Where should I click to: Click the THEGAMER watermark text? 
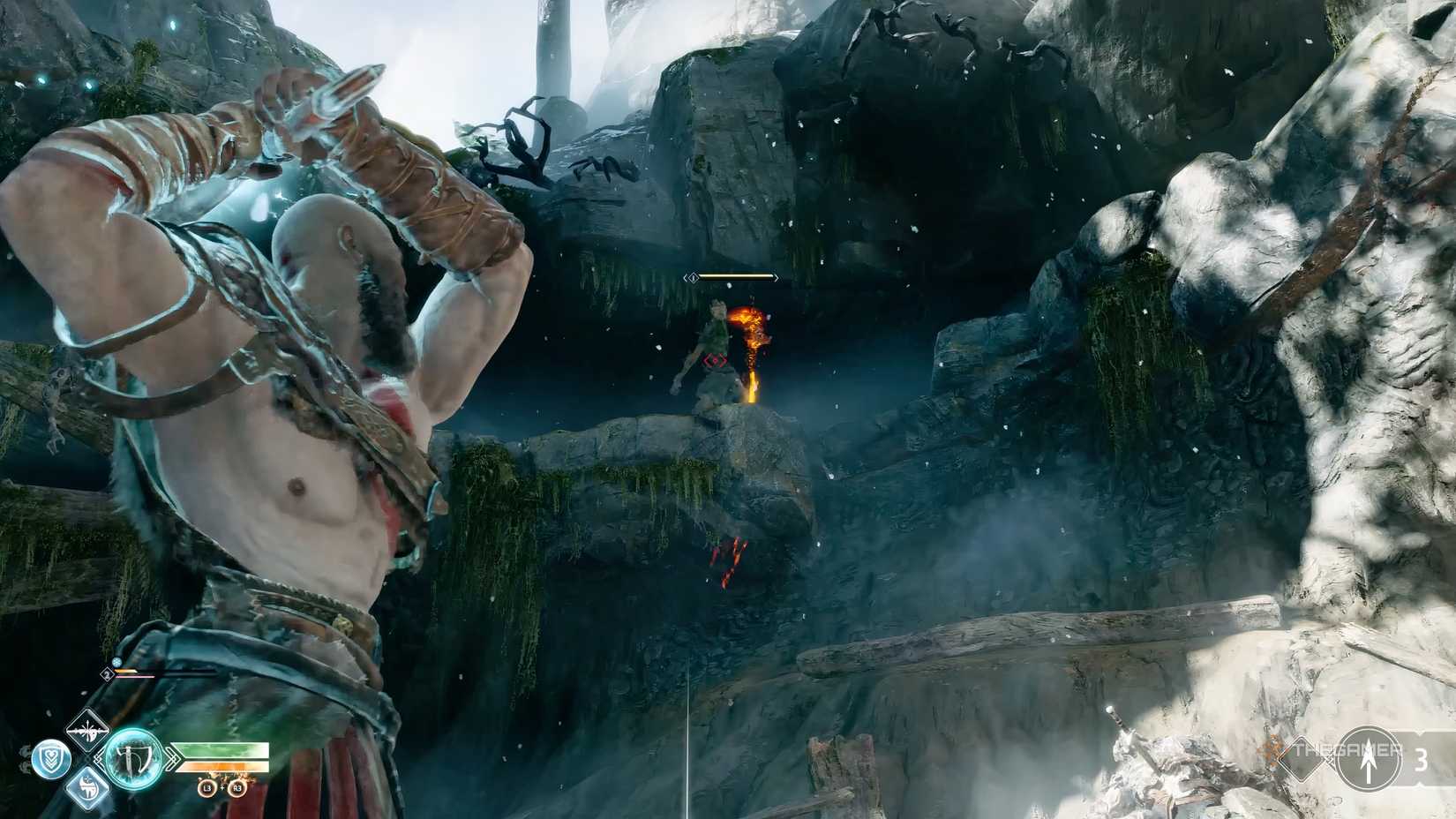[1347, 749]
